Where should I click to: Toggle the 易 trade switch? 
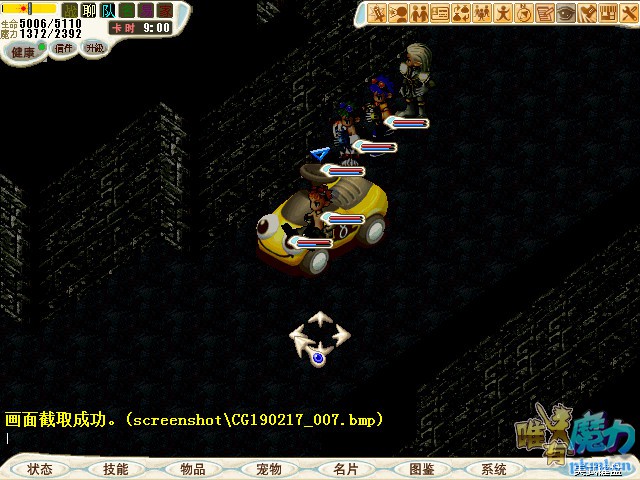click(146, 10)
